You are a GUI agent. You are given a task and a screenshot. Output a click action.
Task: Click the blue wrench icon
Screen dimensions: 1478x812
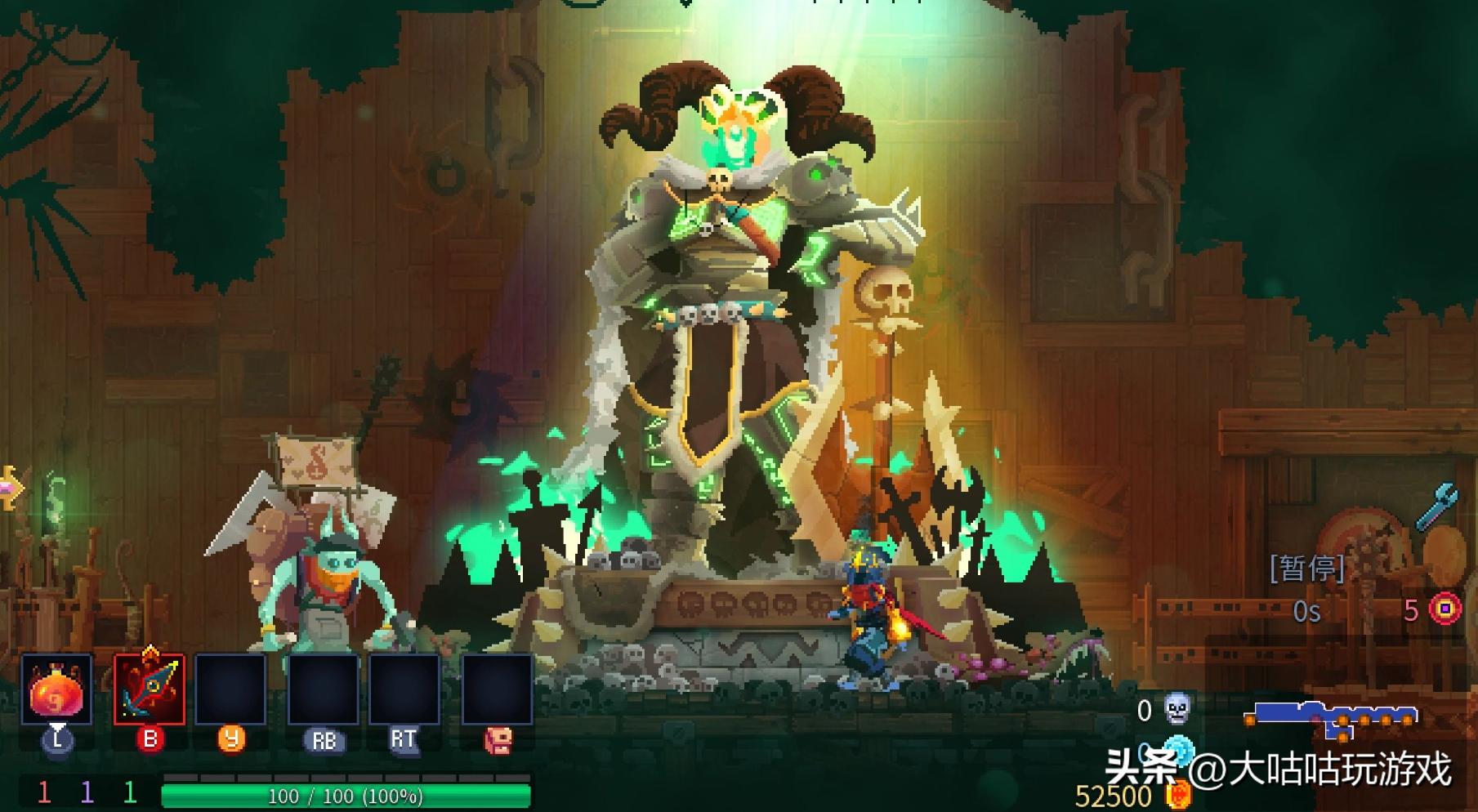click(x=1436, y=506)
